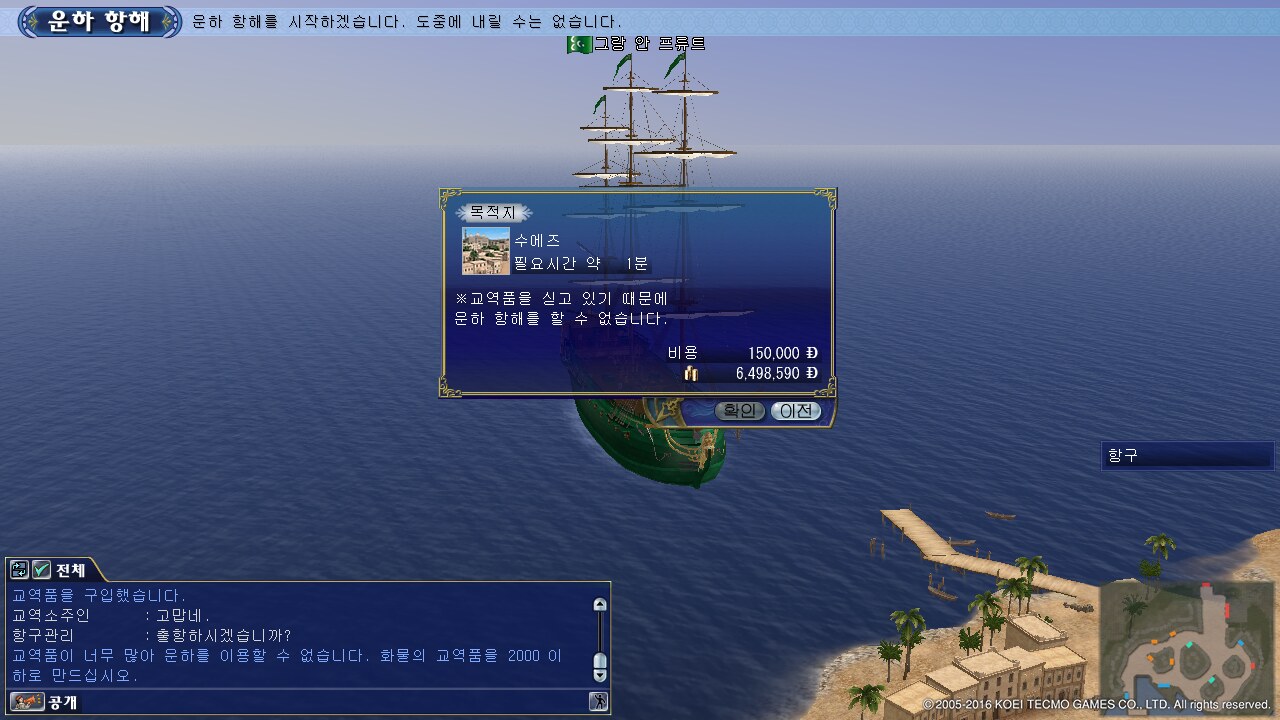The height and width of the screenshot is (720, 1280).
Task: Click the chat window swap-arrows icon
Action: tap(19, 570)
